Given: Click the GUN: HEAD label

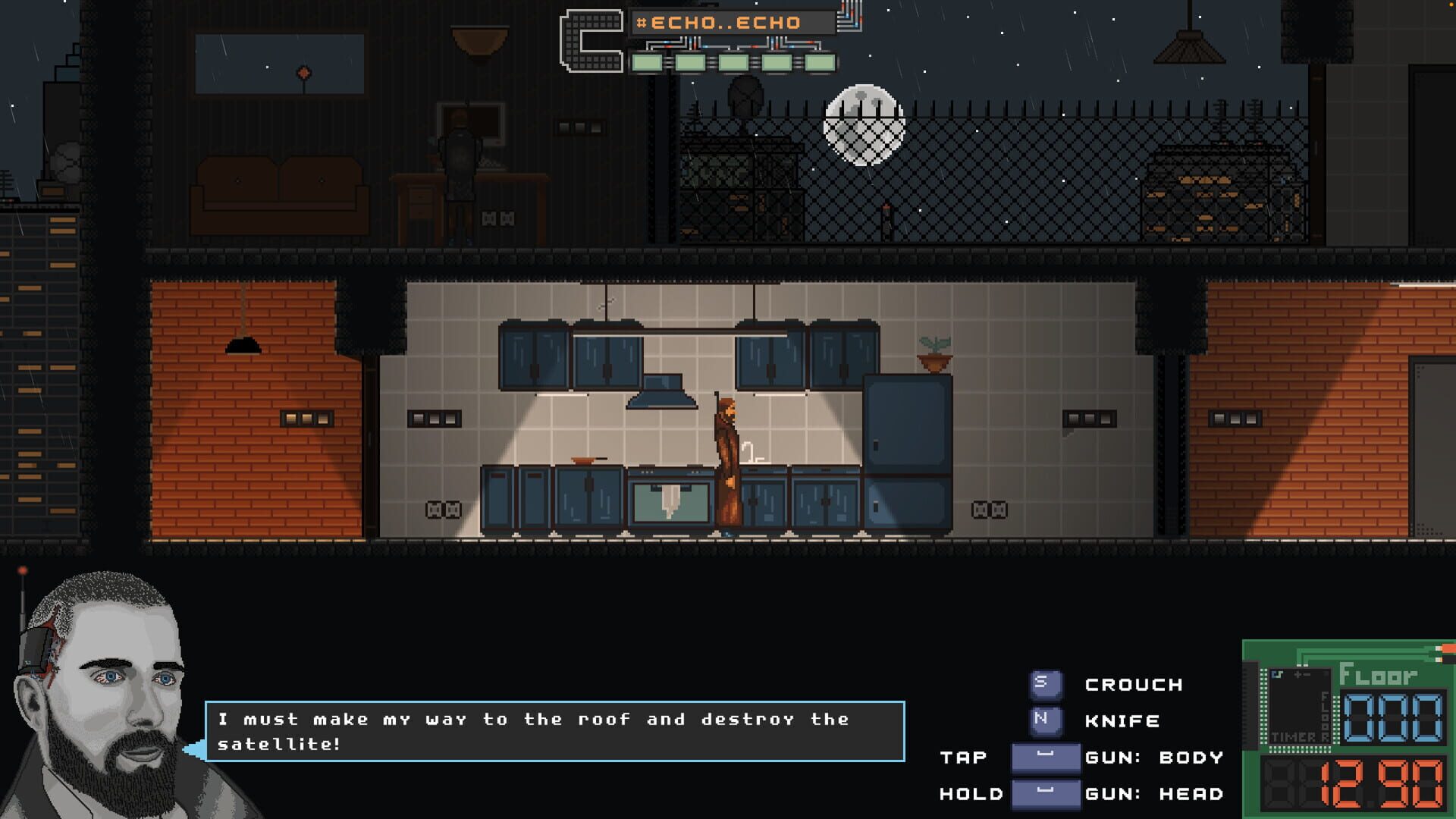Looking at the screenshot, I should [x=1153, y=795].
